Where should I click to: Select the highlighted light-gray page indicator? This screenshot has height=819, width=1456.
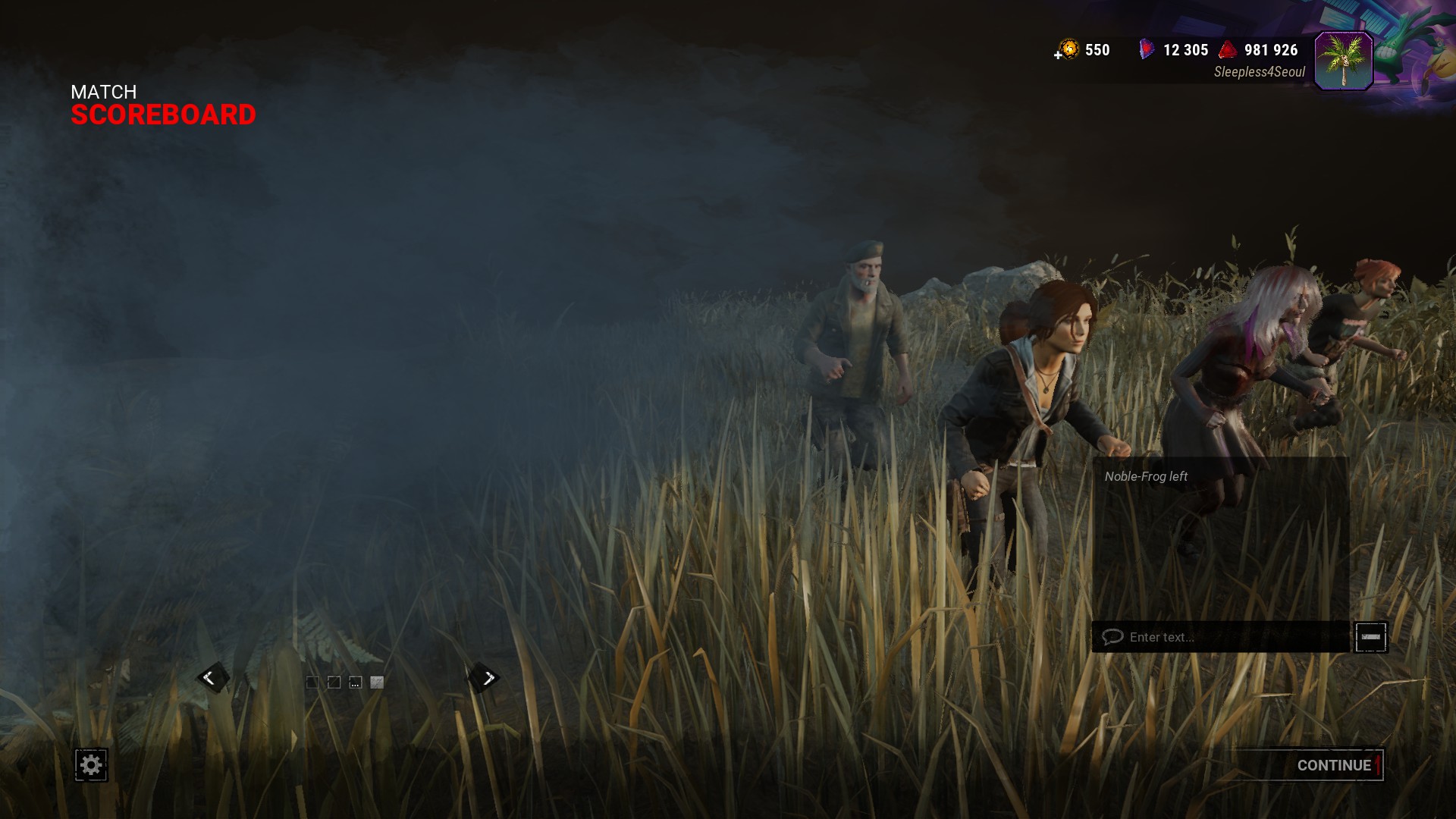click(x=377, y=682)
